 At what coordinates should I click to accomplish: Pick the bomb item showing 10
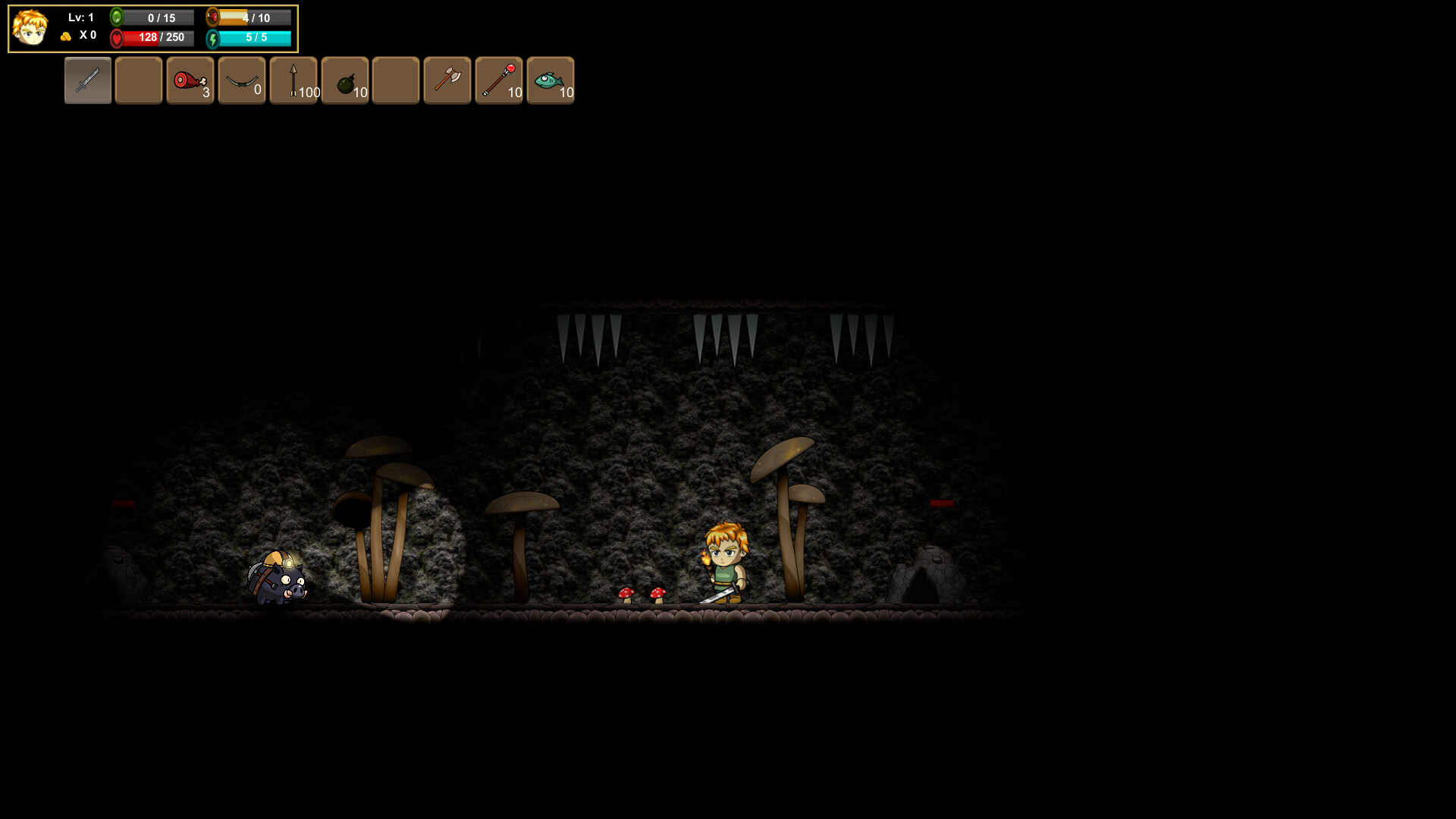[x=345, y=80]
